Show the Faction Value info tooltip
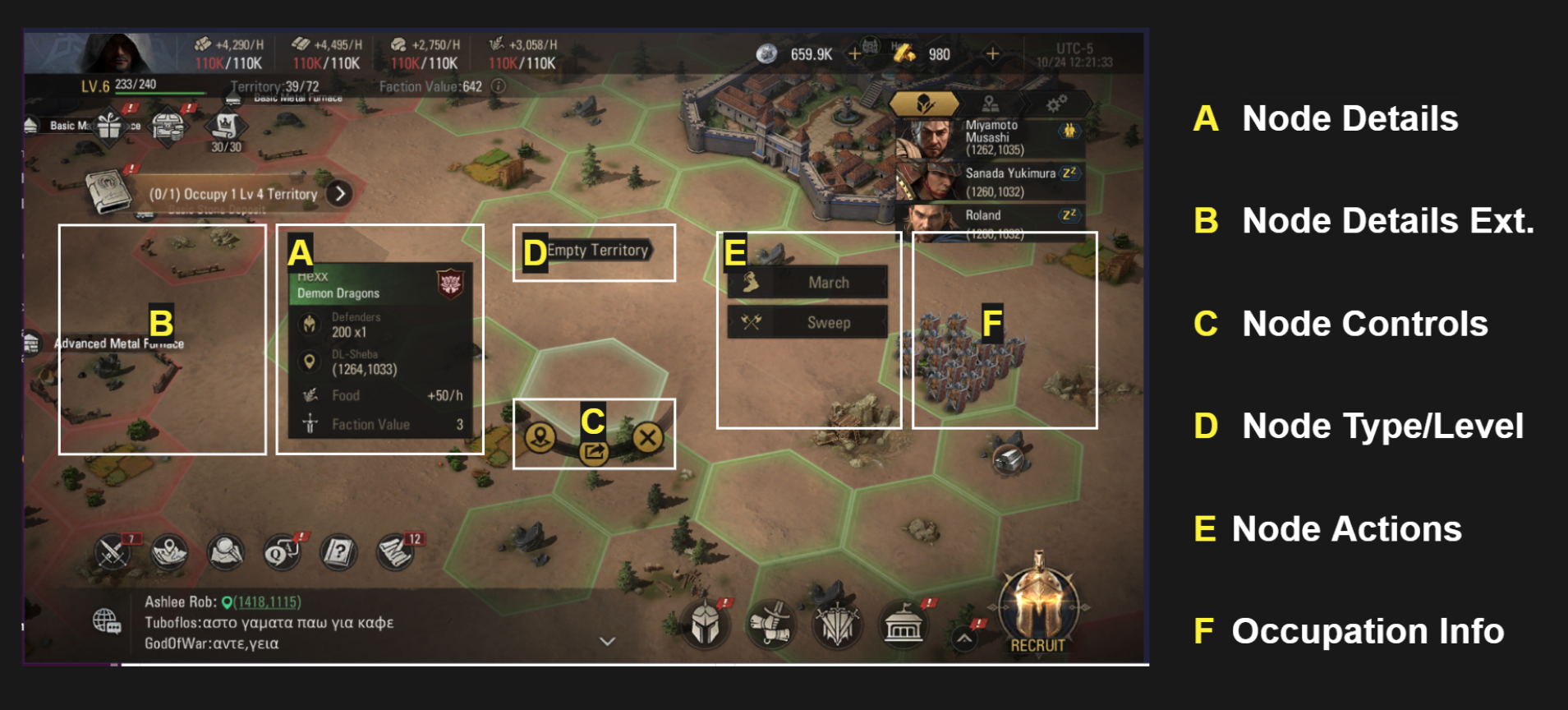This screenshot has height=710, width=1568. click(x=498, y=86)
